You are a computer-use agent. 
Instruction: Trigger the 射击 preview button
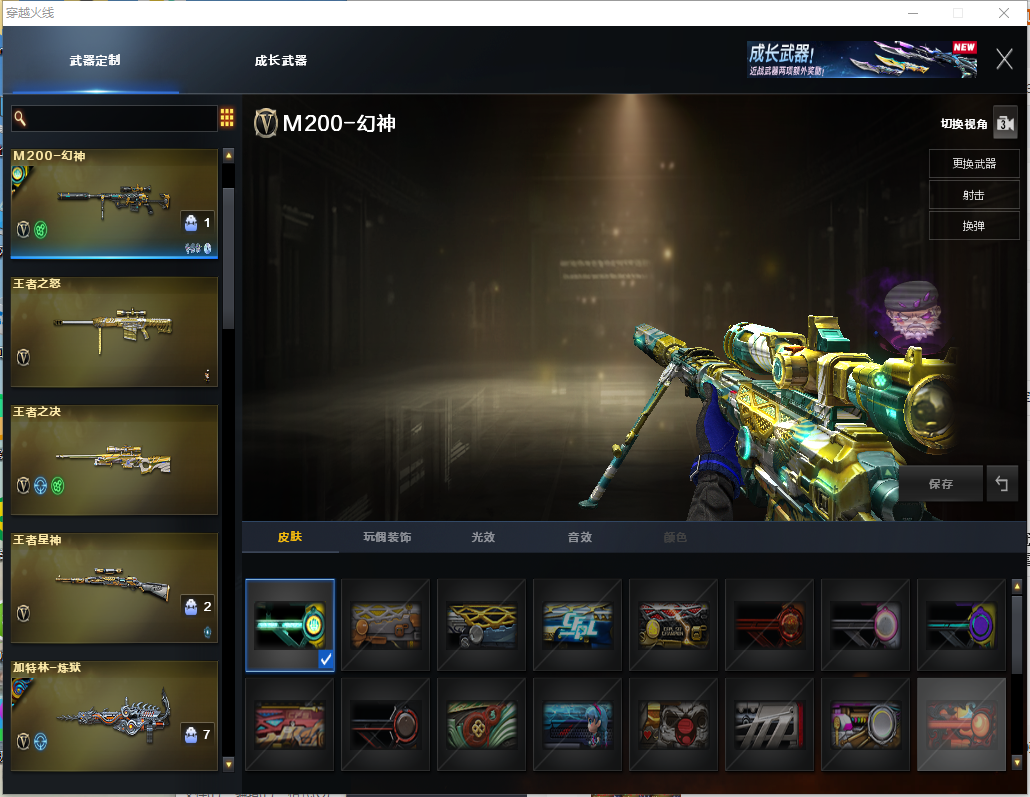coord(973,195)
